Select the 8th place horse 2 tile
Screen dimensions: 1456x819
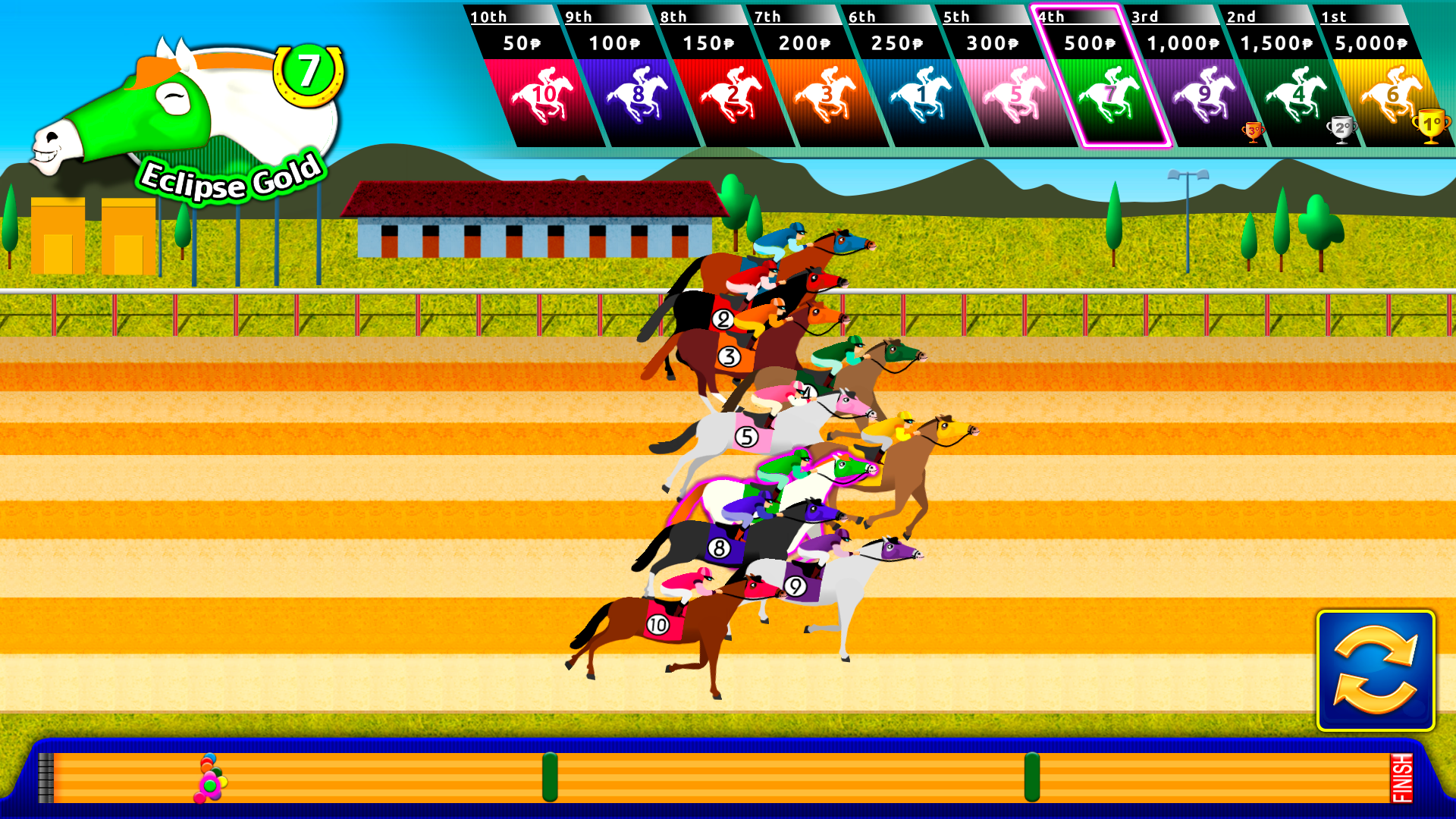pos(731,95)
